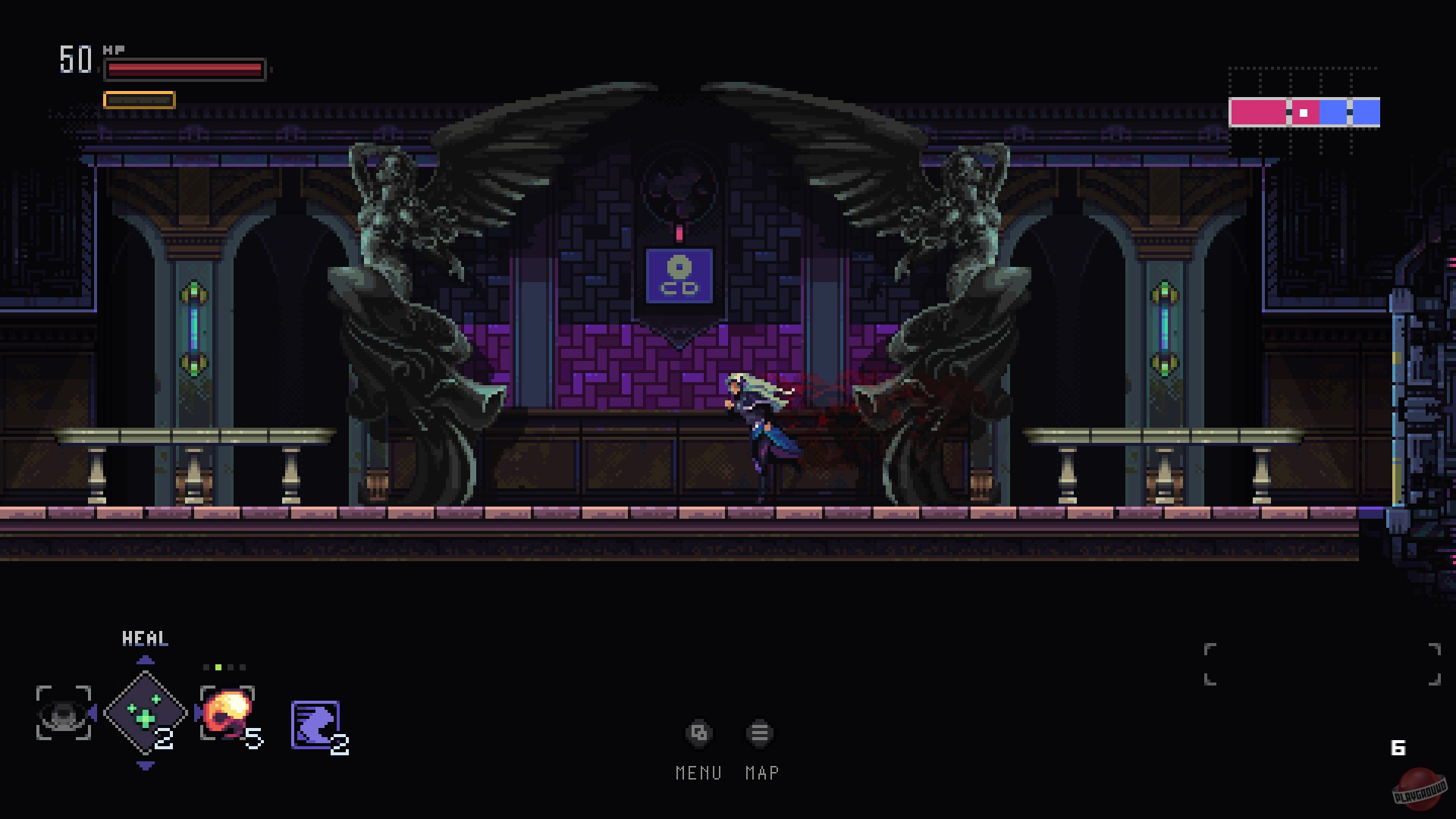Select the pink explored room on the minimap
Screen dimensions: 1456x819
tap(1257, 112)
